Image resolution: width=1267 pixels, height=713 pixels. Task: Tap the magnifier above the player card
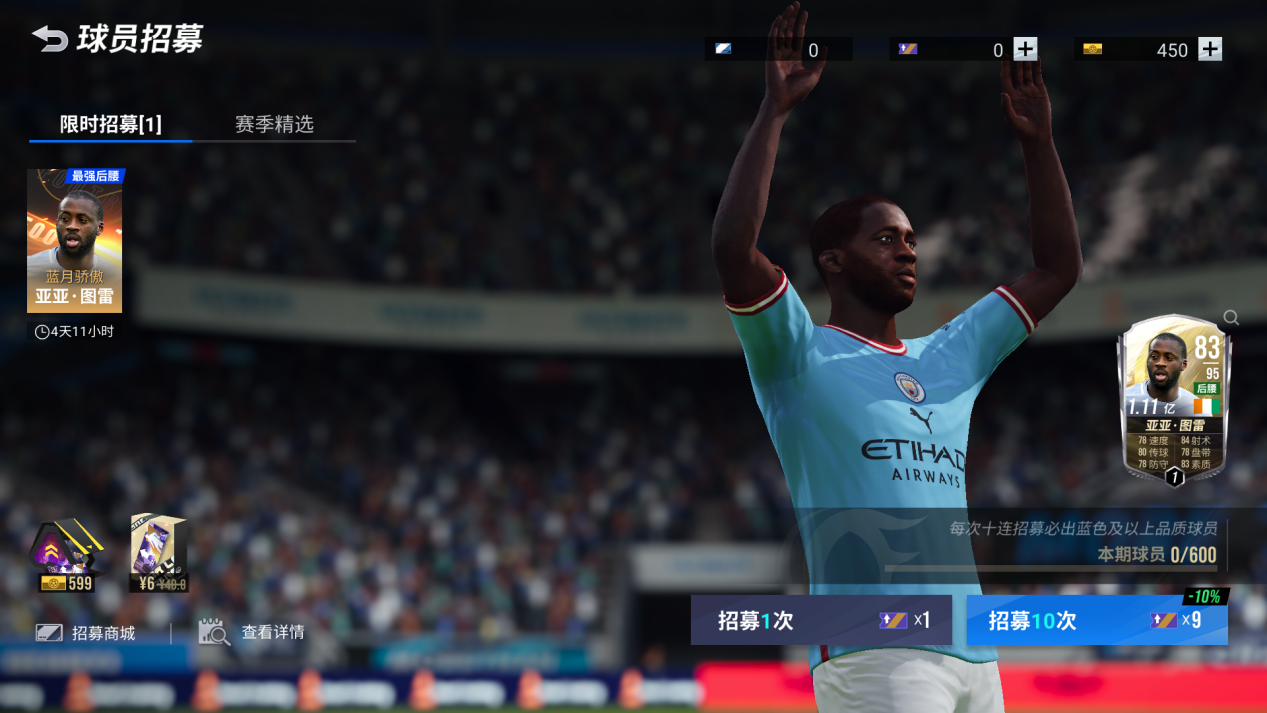(1231, 318)
